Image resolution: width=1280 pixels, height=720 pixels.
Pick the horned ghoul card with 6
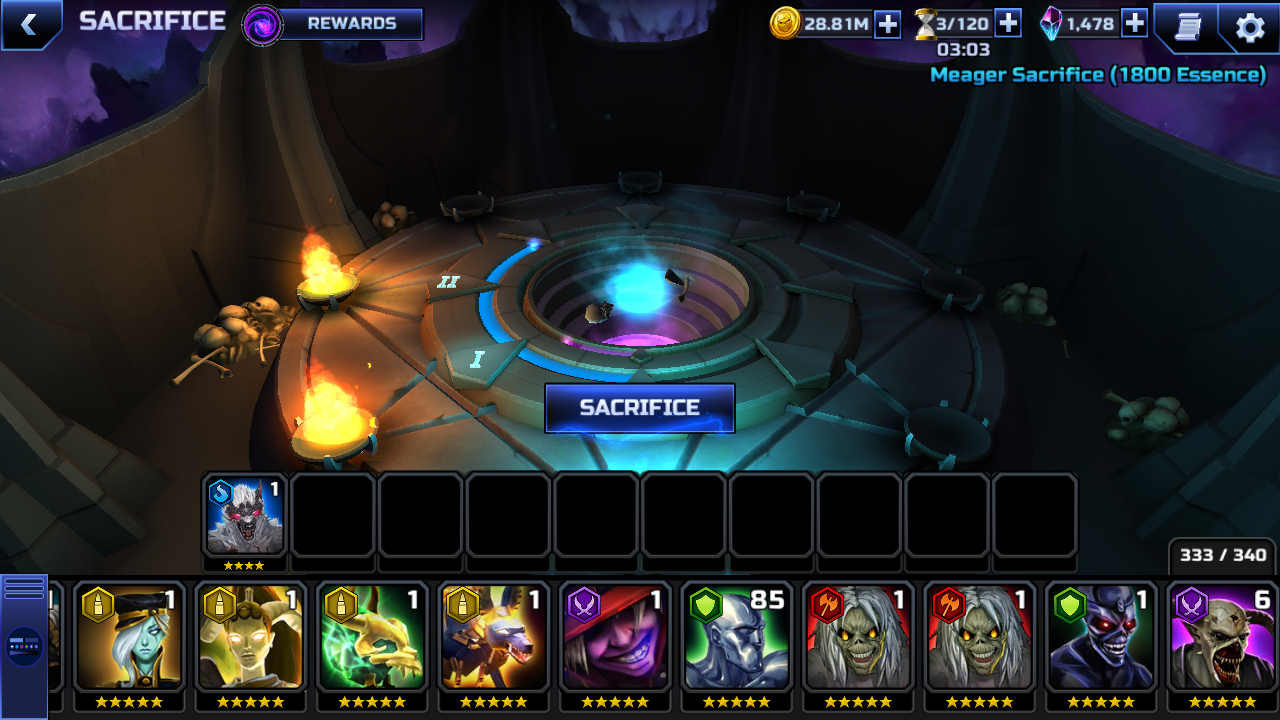[1222, 638]
